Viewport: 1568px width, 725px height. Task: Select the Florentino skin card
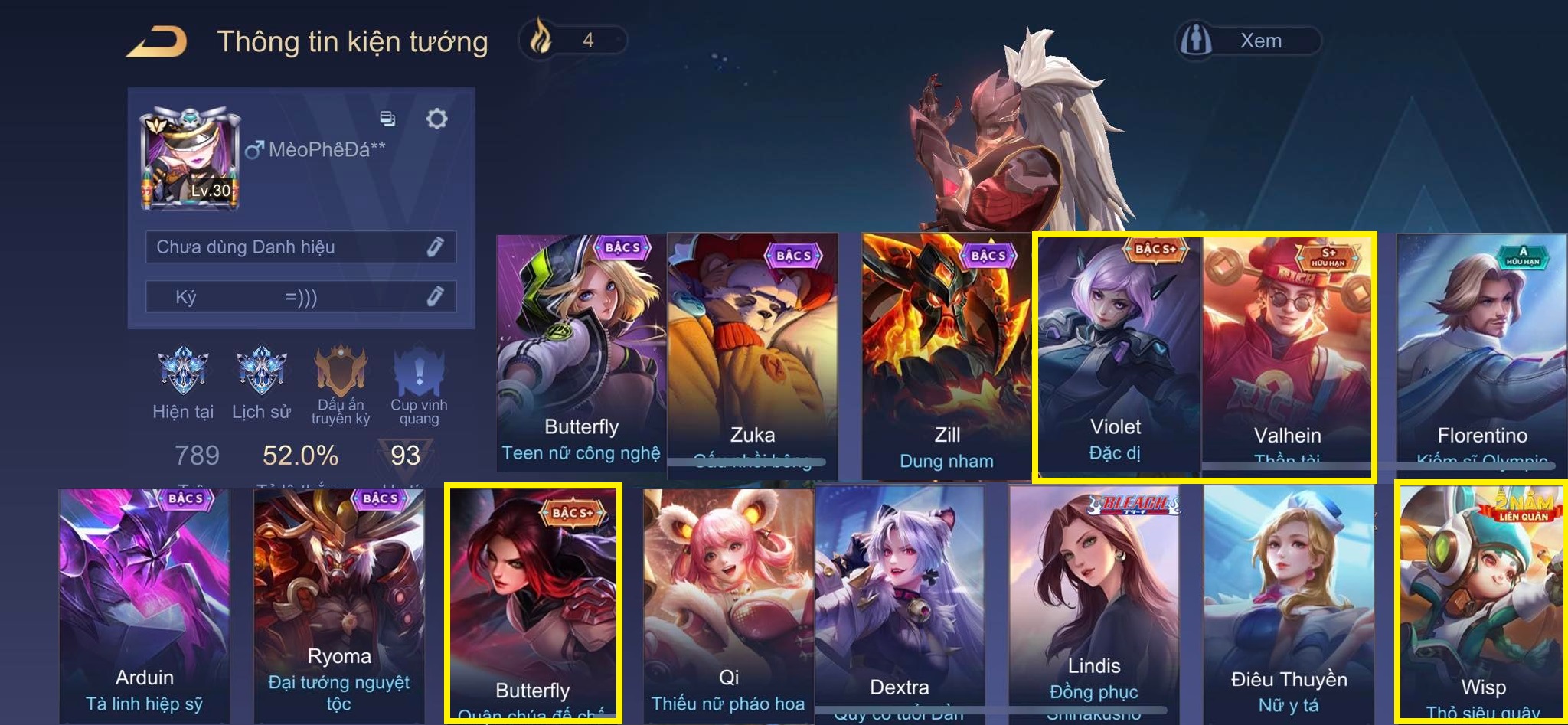[x=1481, y=352]
